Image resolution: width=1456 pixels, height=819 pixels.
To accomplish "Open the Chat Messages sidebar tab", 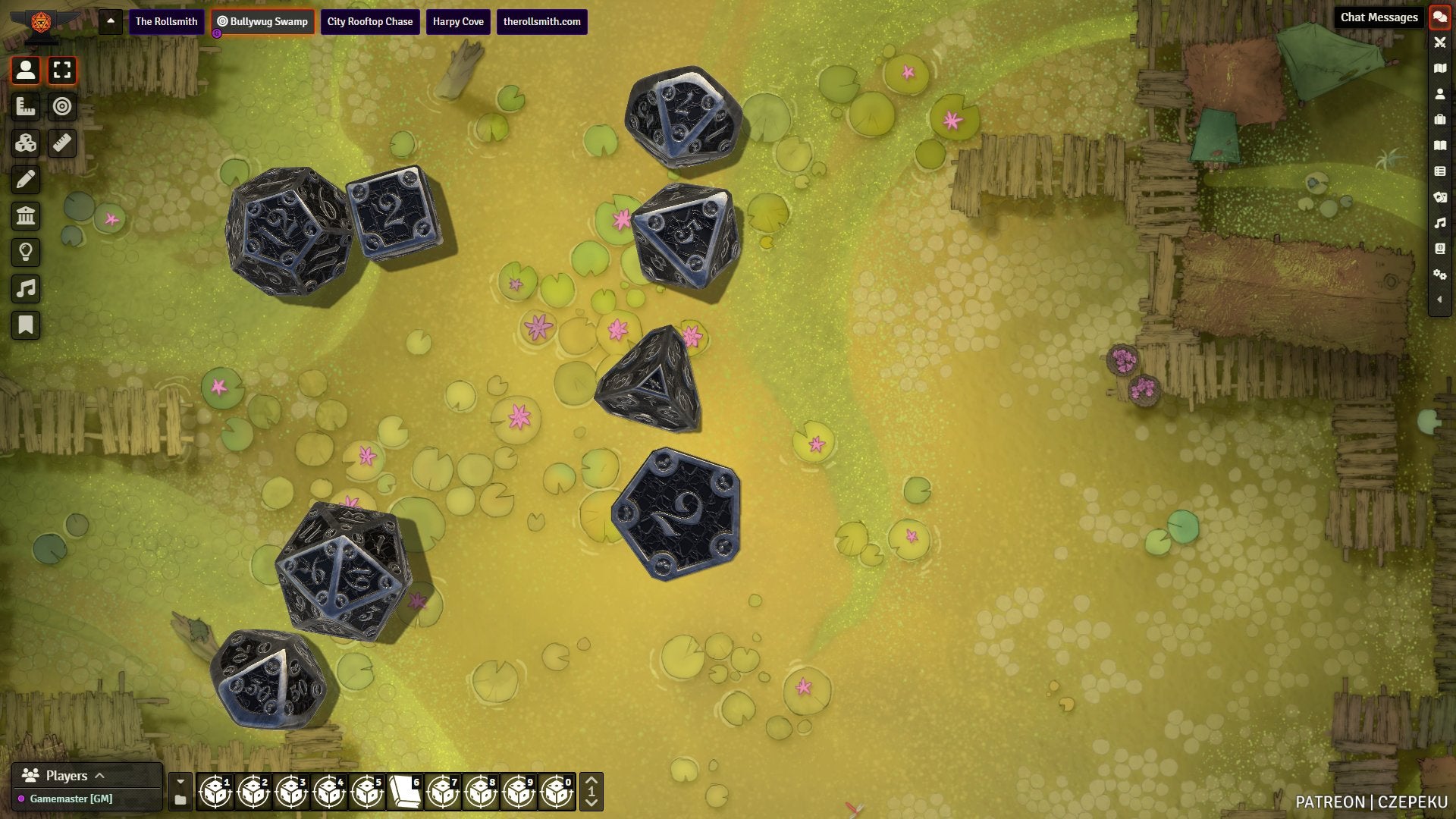I will 1439,17.
